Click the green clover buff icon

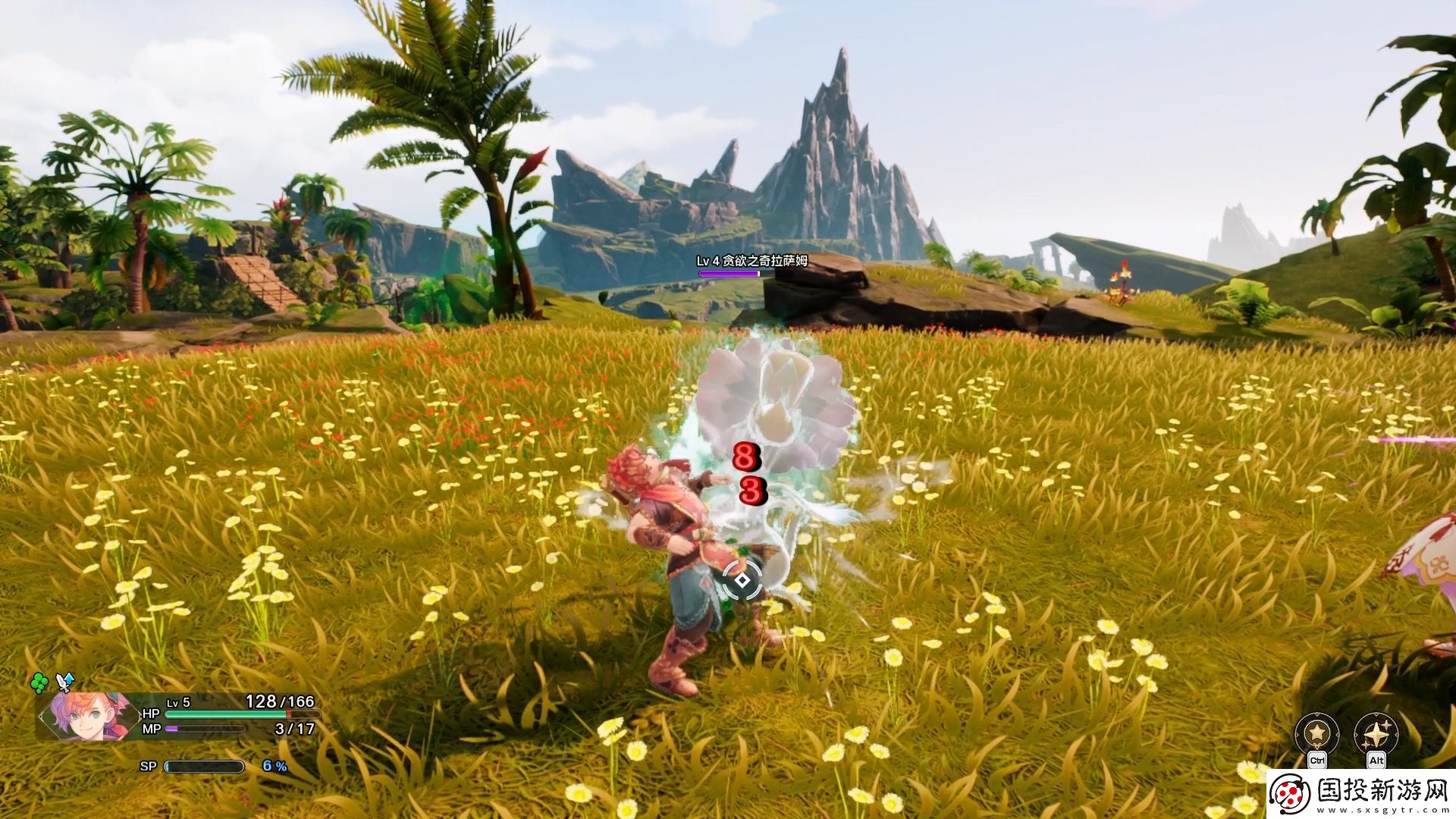tap(39, 682)
